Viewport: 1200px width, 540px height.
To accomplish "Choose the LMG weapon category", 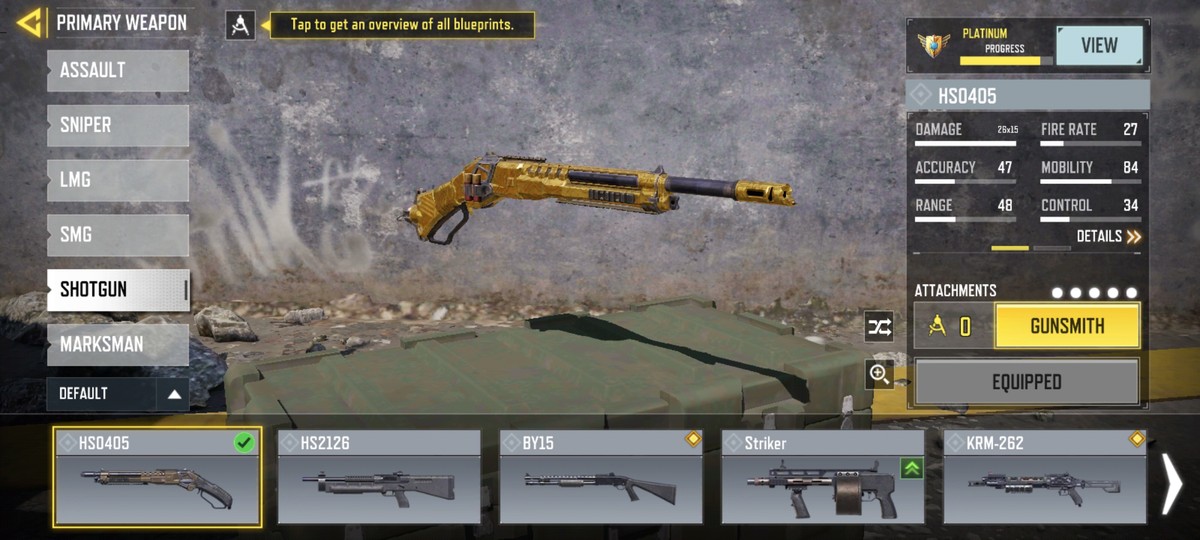I will point(117,181).
